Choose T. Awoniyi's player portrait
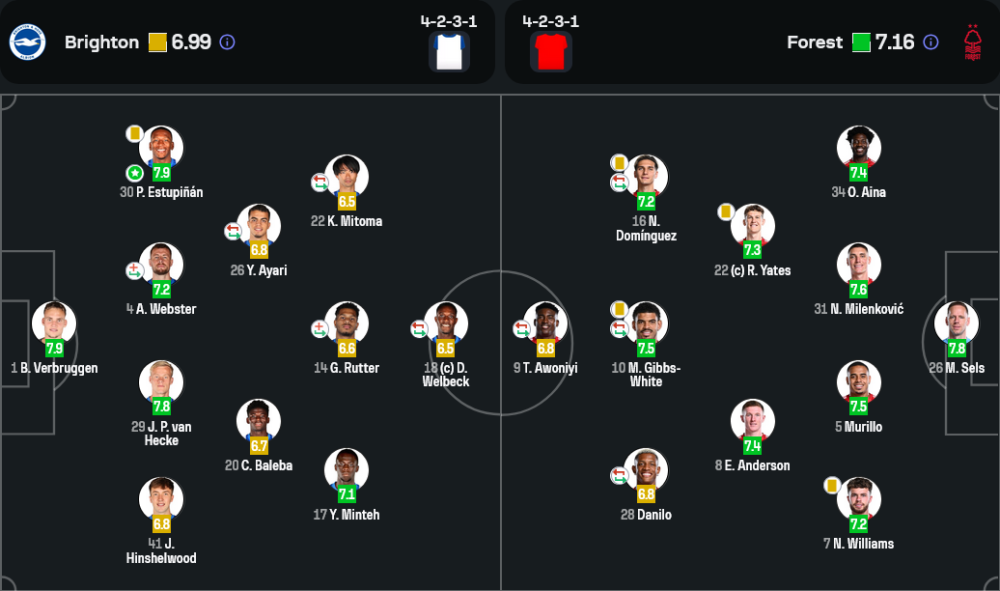 pyautogui.click(x=546, y=324)
